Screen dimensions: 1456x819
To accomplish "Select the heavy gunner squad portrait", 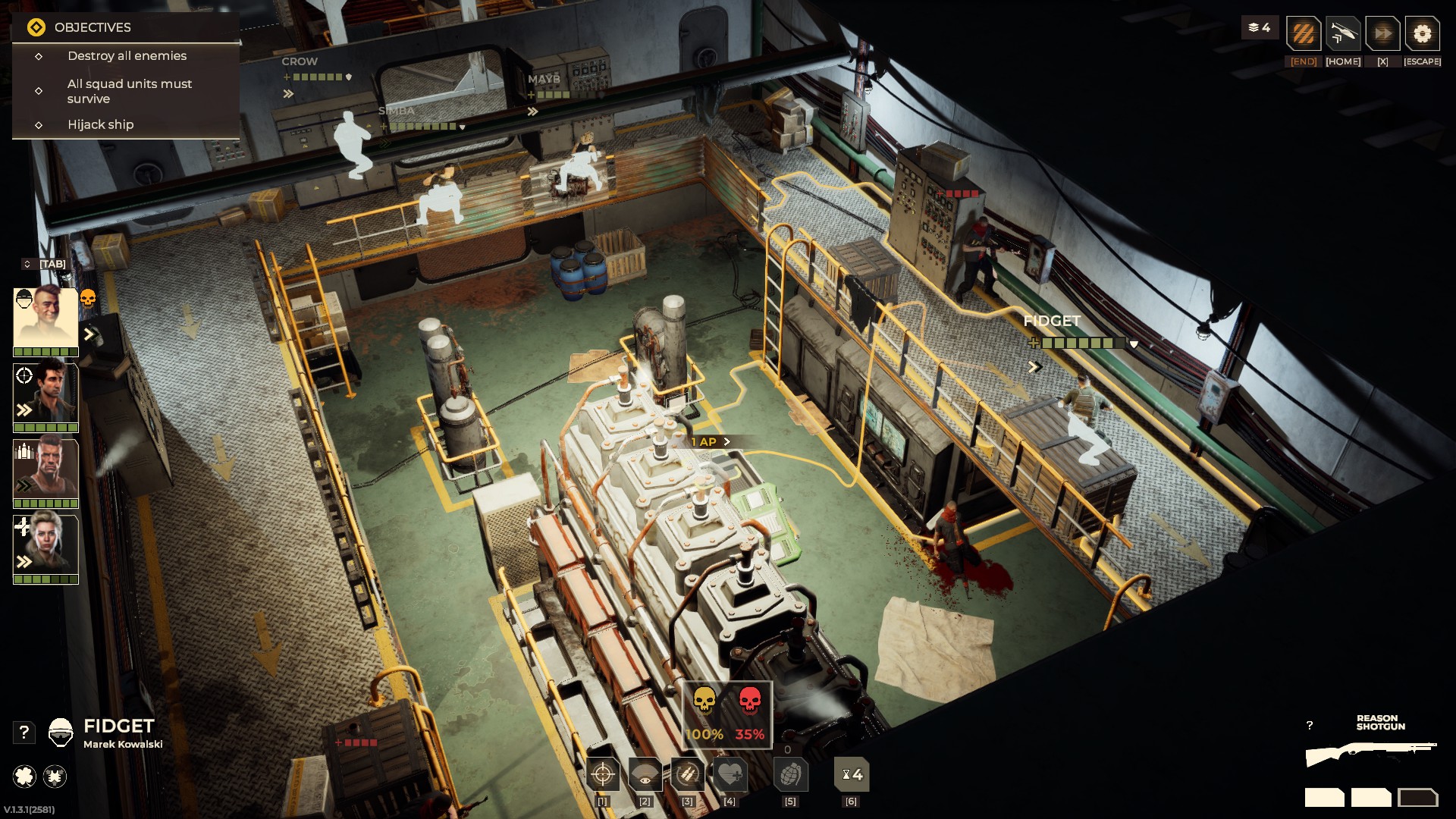I will 45,469.
